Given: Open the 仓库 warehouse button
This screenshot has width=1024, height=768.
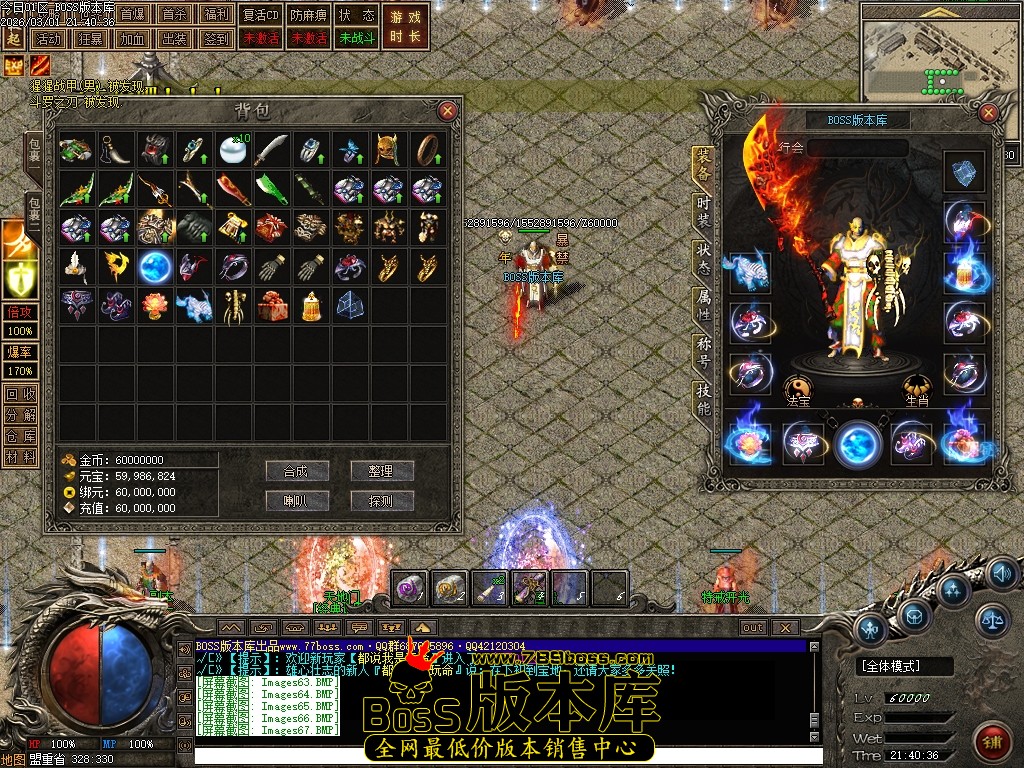Looking at the screenshot, I should (20, 436).
